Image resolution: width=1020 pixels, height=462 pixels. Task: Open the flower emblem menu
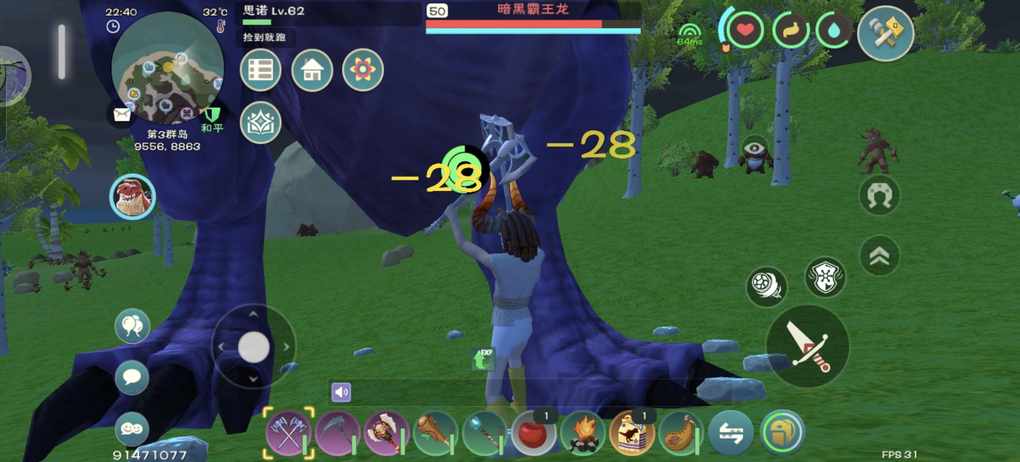[363, 71]
